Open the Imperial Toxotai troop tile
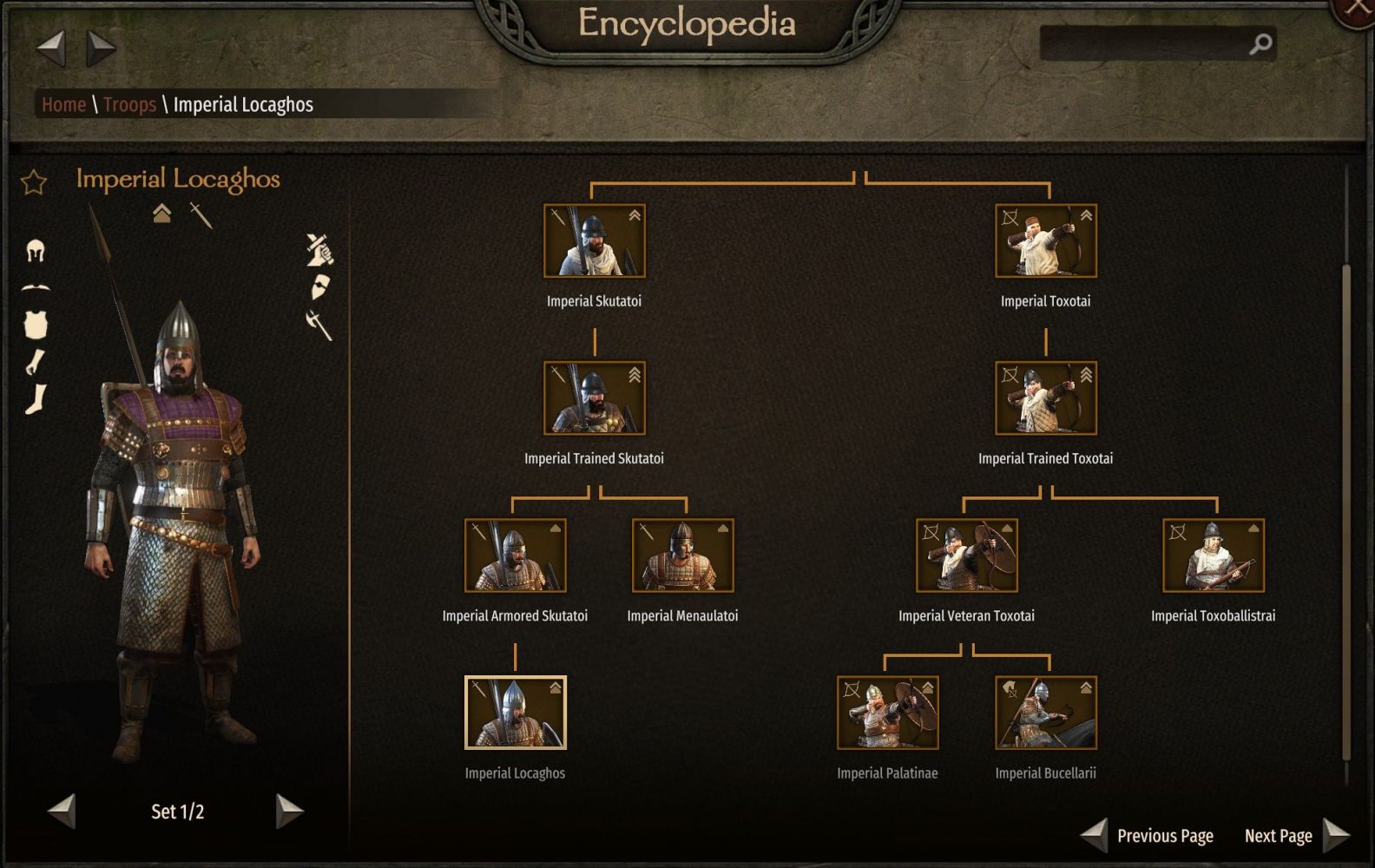Viewport: 1375px width, 868px height. click(1045, 241)
